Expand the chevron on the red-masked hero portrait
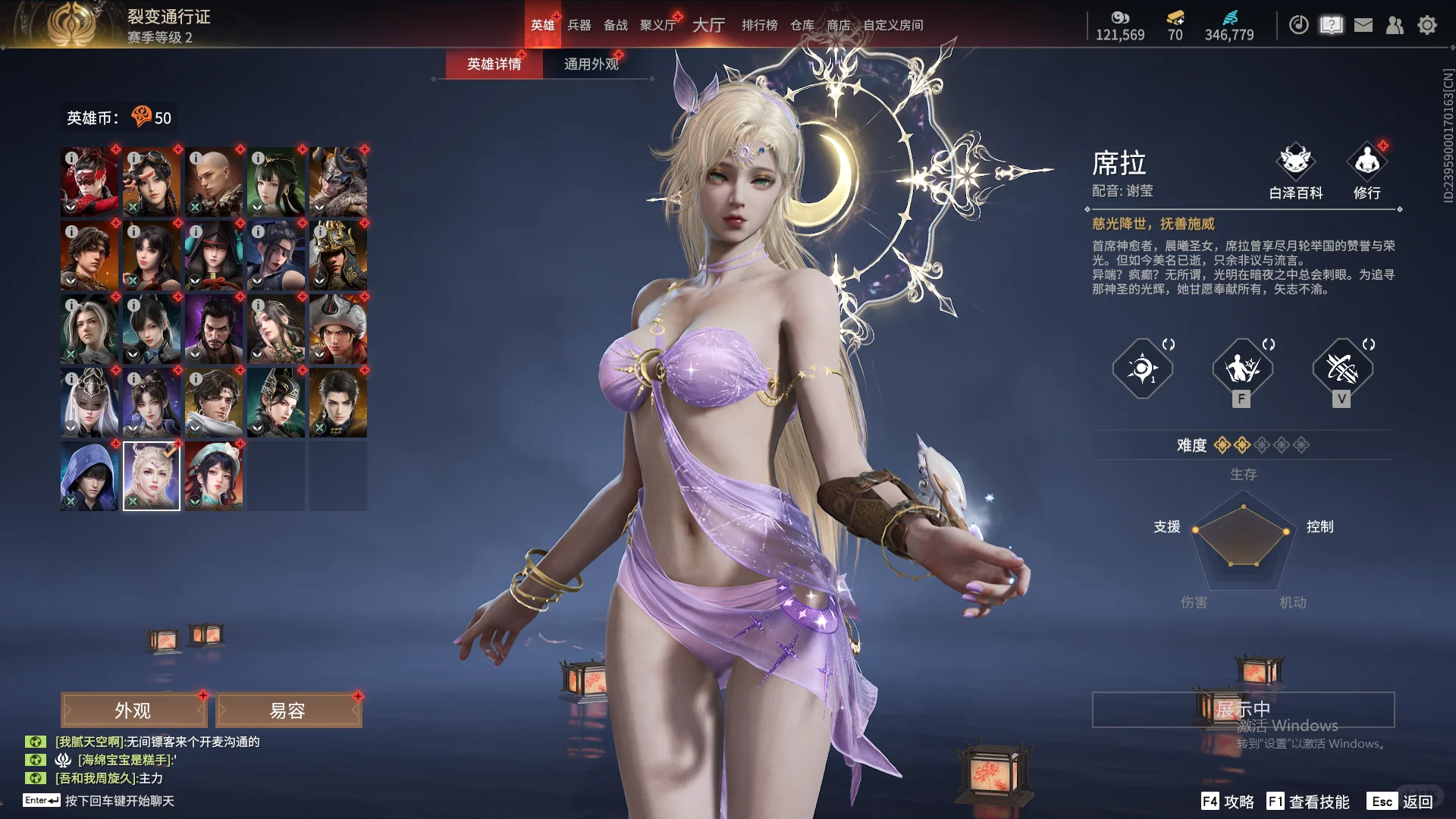Screen dimensions: 1456x819 click(70, 207)
